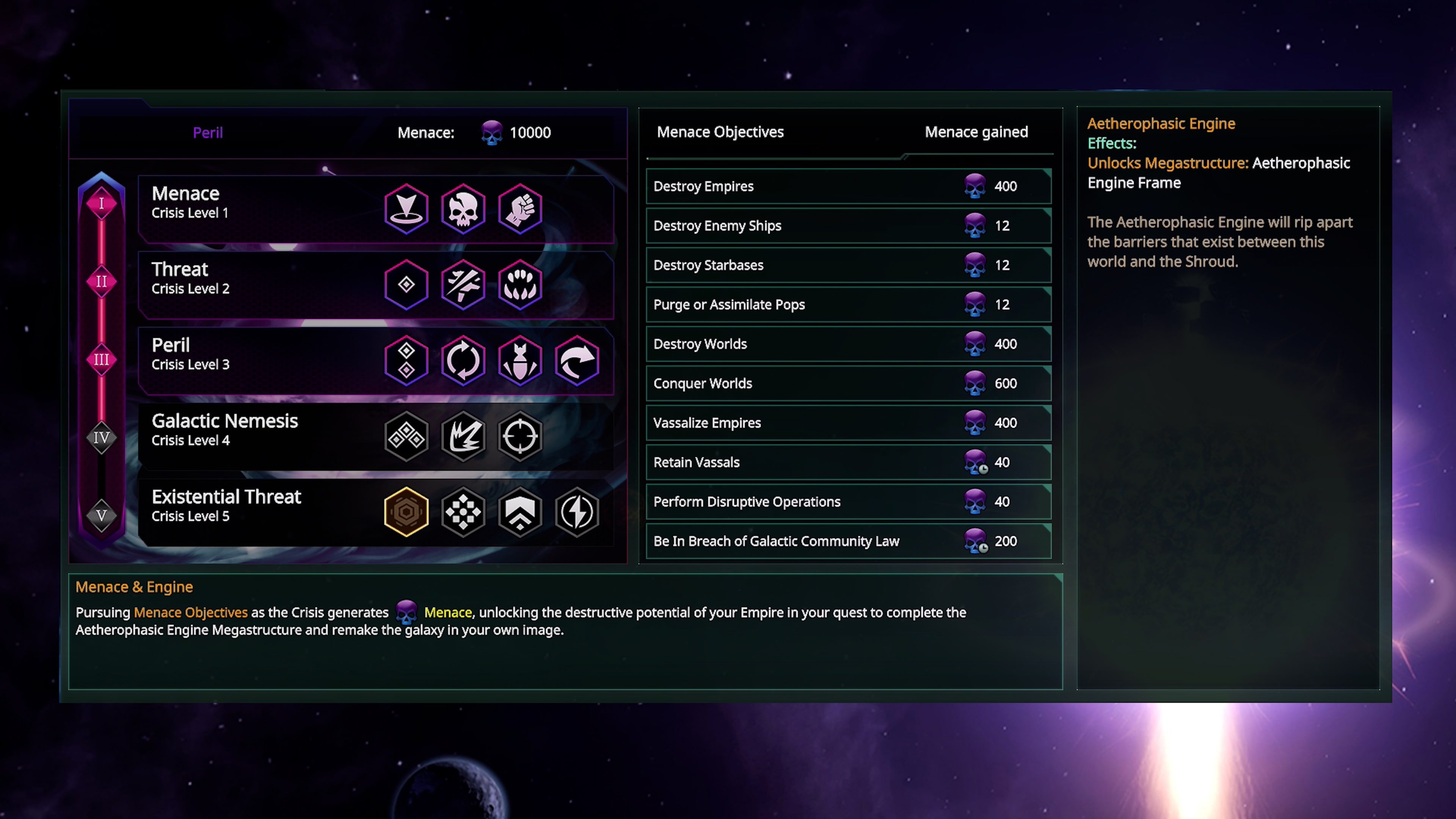Click the maw perk icon for Crisis Level 2
Image resolution: width=1456 pixels, height=819 pixels.
tap(520, 285)
